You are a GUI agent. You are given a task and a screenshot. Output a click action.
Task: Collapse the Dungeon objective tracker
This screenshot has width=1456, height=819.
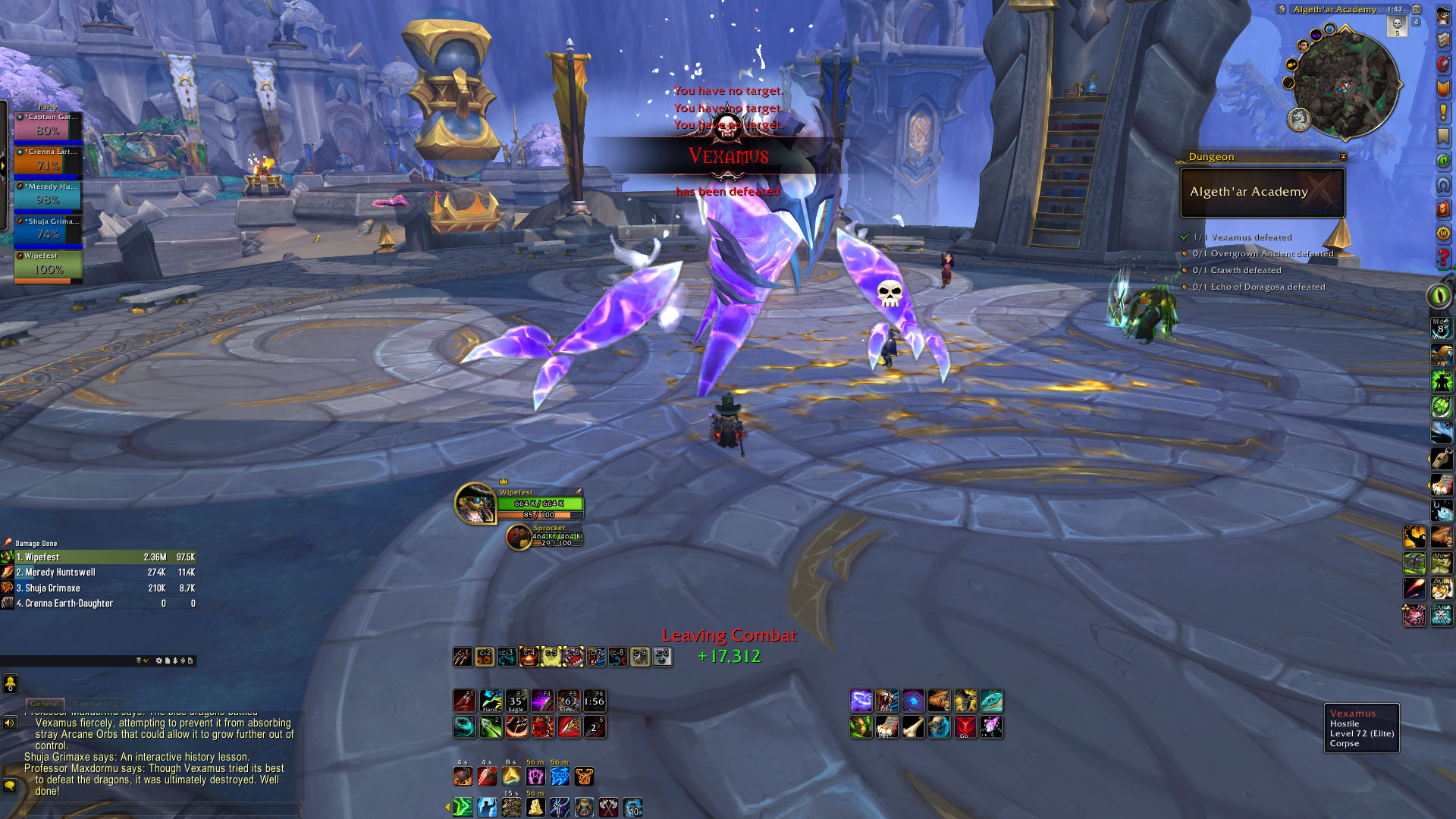coord(1343,157)
